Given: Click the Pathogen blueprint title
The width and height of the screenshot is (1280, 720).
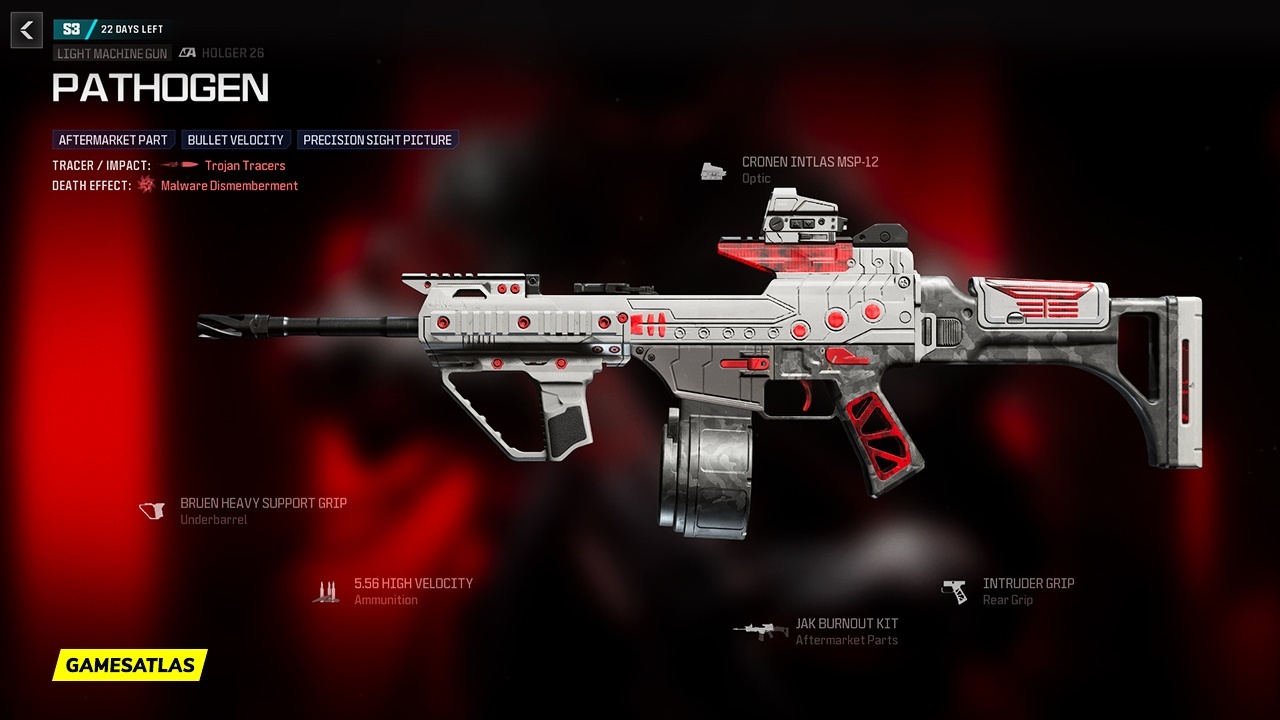Looking at the screenshot, I should pyautogui.click(x=161, y=88).
